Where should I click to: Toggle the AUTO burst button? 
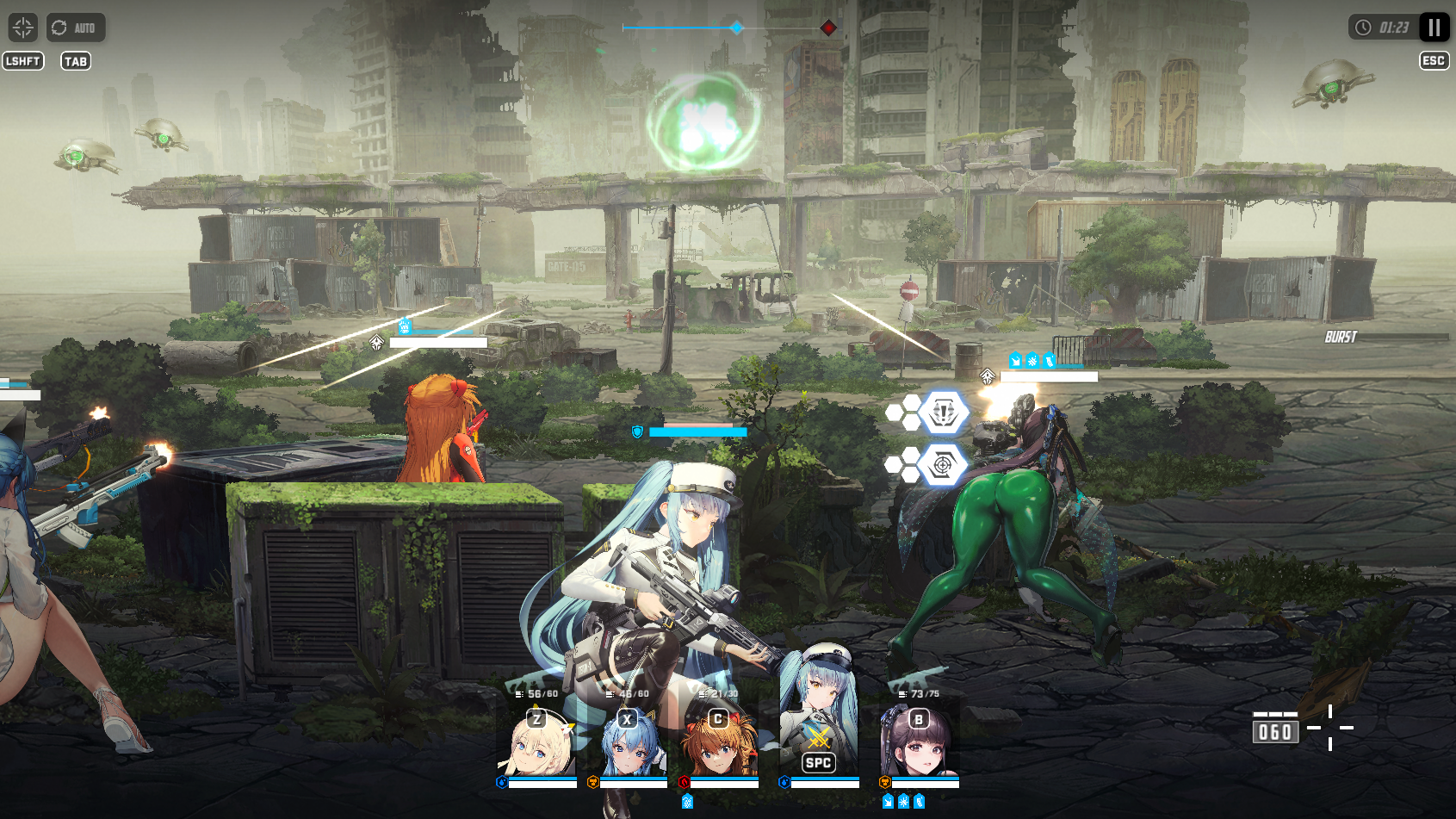76,28
